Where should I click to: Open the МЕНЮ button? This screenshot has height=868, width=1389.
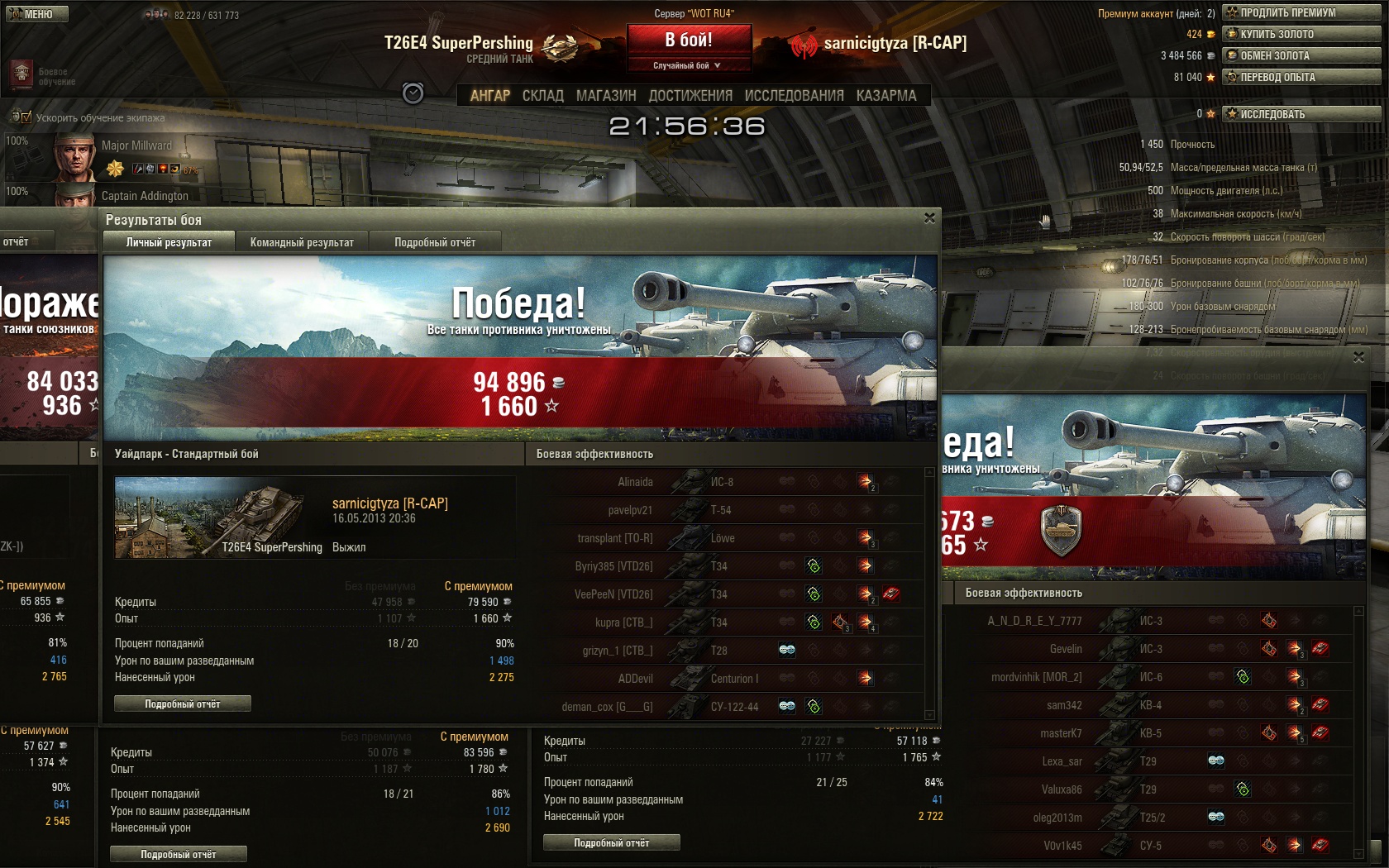(x=37, y=14)
